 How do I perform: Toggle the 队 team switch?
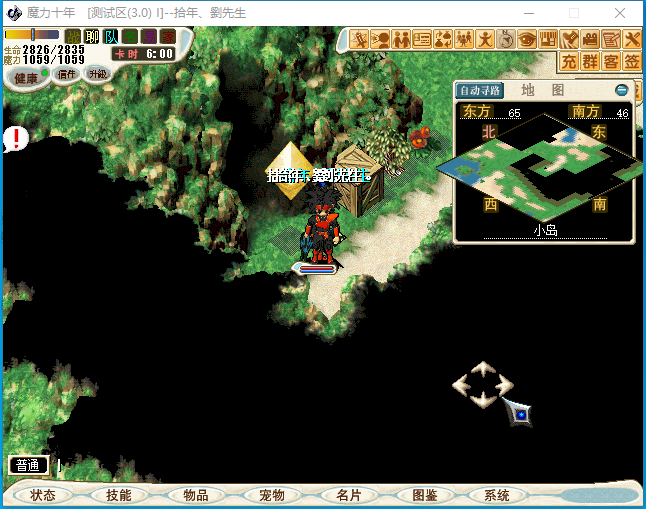(x=111, y=37)
